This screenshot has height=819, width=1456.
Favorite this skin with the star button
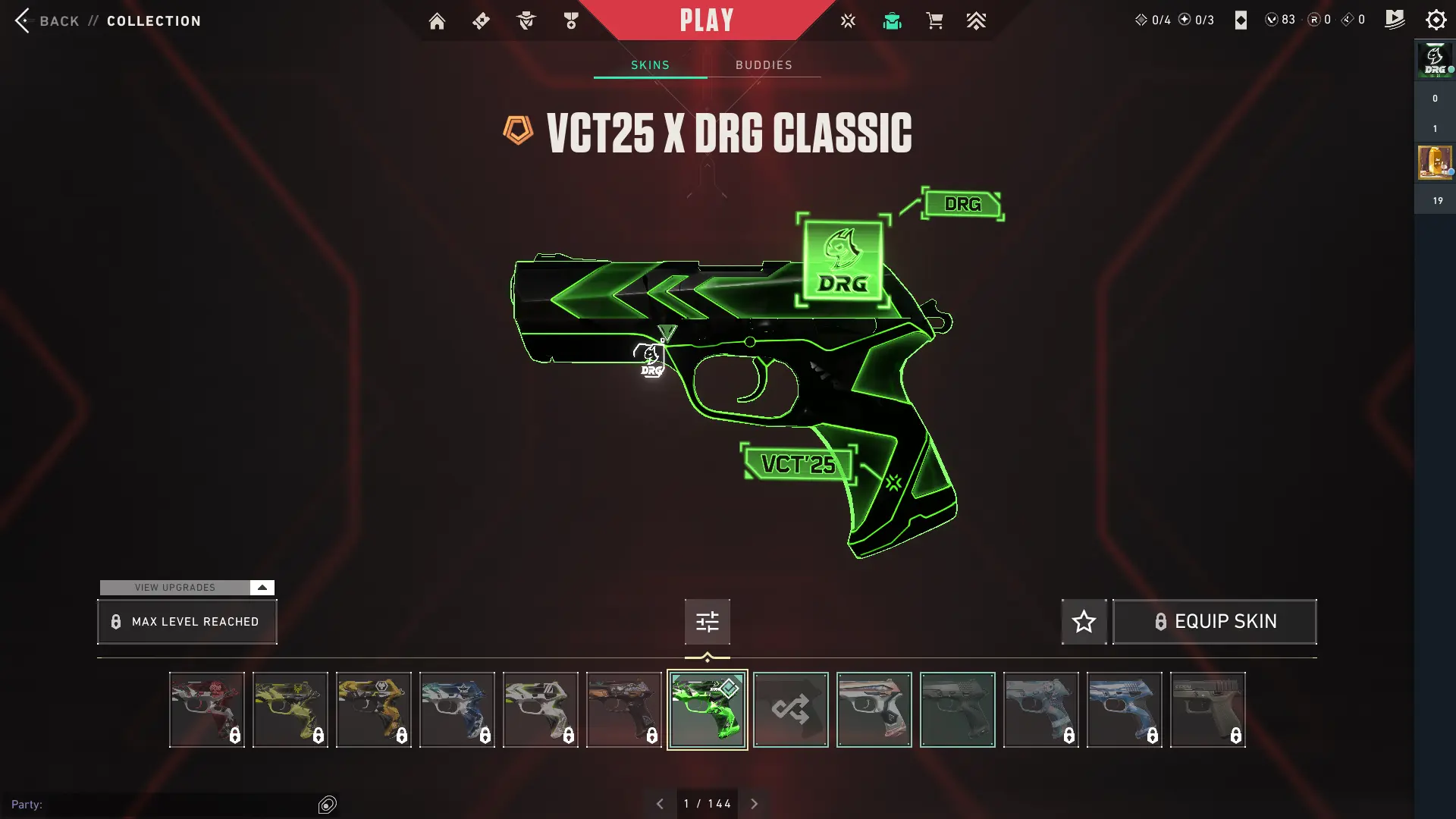pos(1084,622)
